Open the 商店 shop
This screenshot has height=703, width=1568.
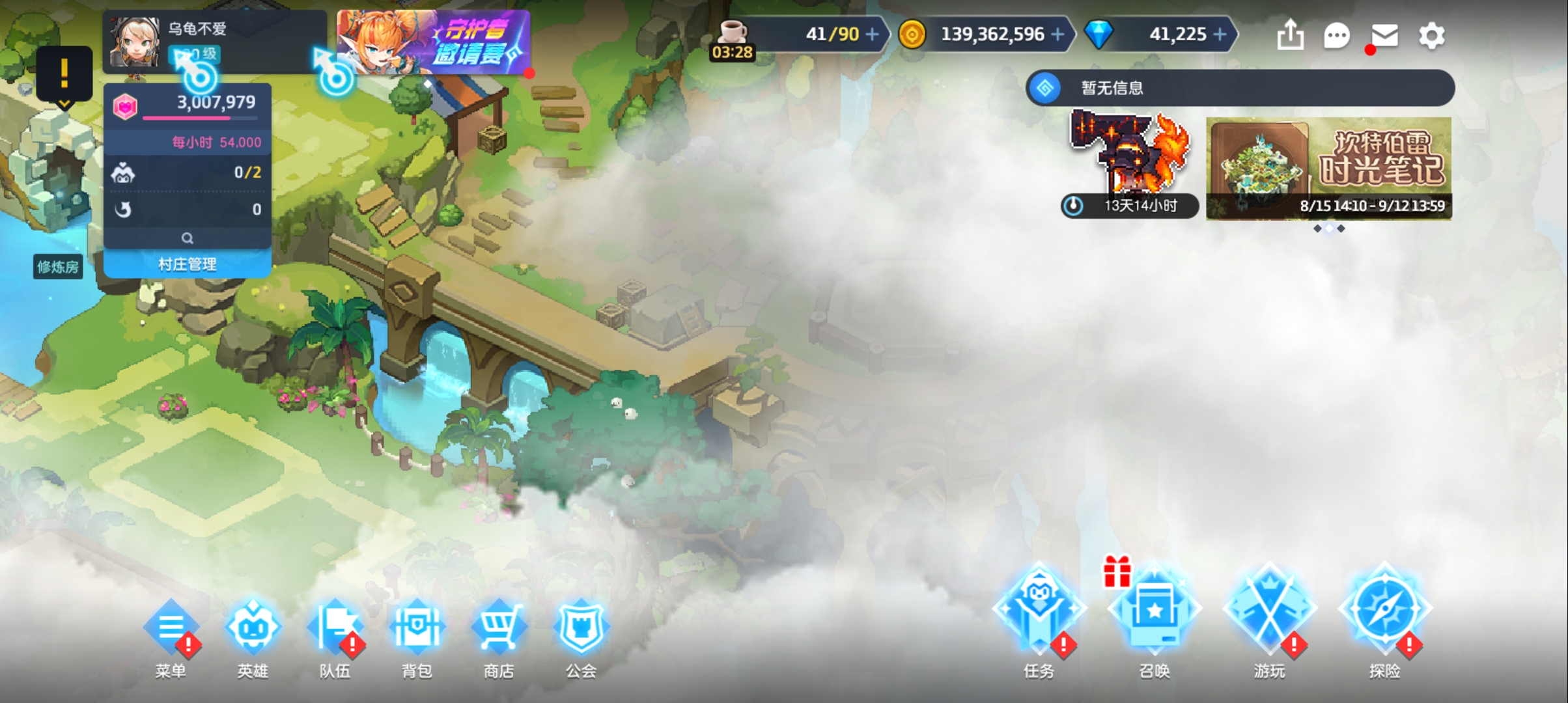click(499, 629)
